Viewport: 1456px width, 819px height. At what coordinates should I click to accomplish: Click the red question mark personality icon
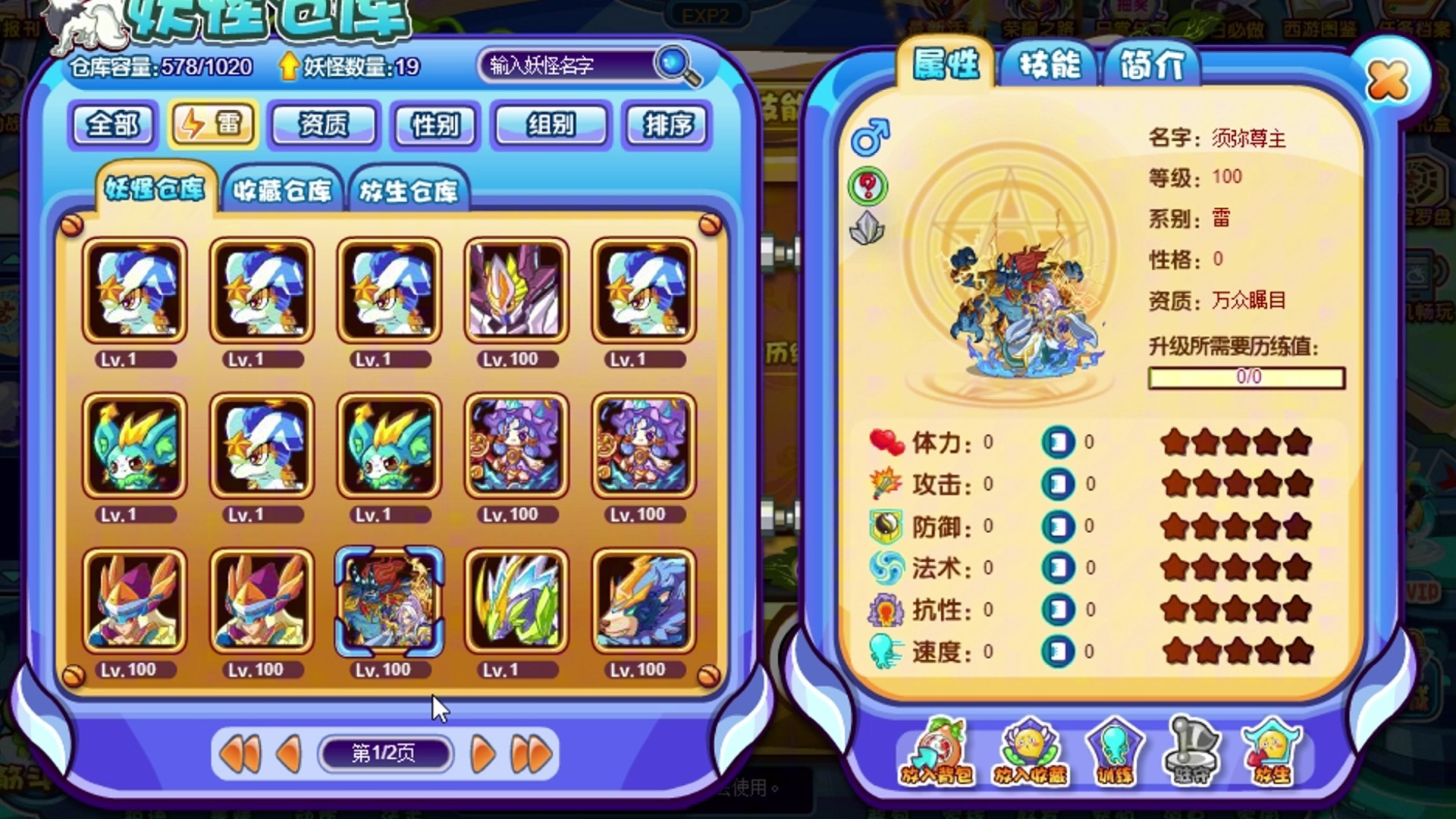point(867,187)
